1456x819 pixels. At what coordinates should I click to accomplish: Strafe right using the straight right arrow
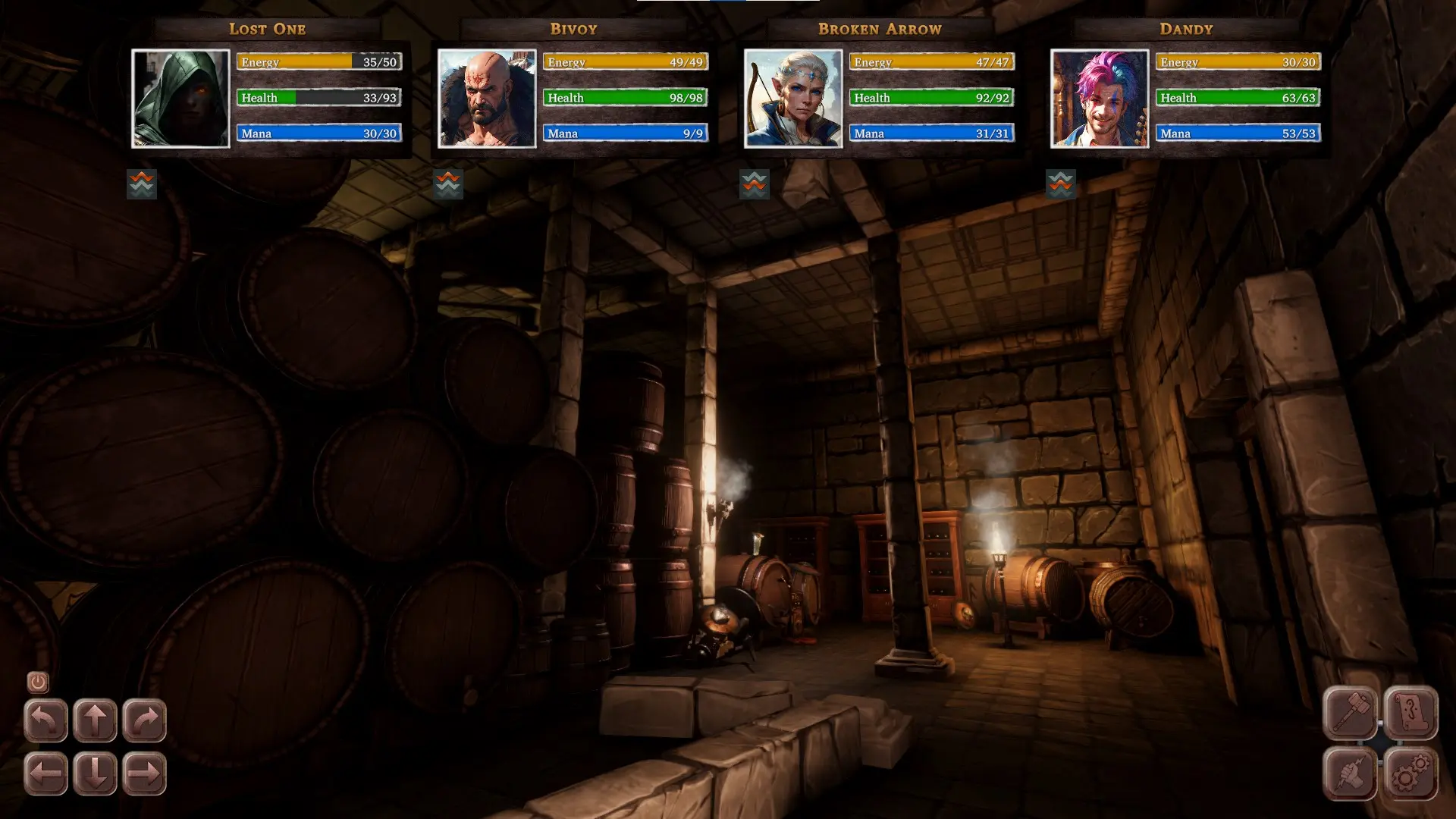144,773
